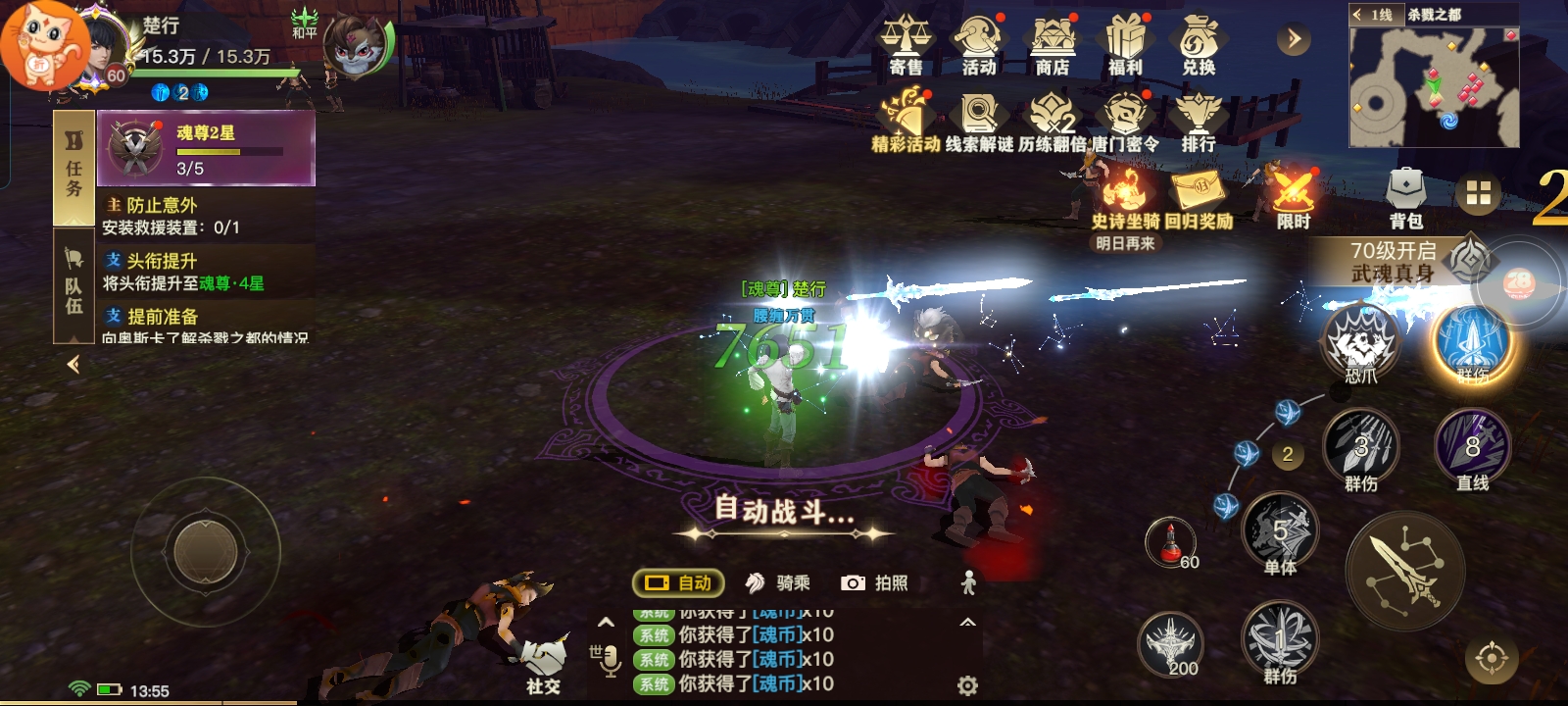Open the 寄售 consignment menu

[x=905, y=45]
